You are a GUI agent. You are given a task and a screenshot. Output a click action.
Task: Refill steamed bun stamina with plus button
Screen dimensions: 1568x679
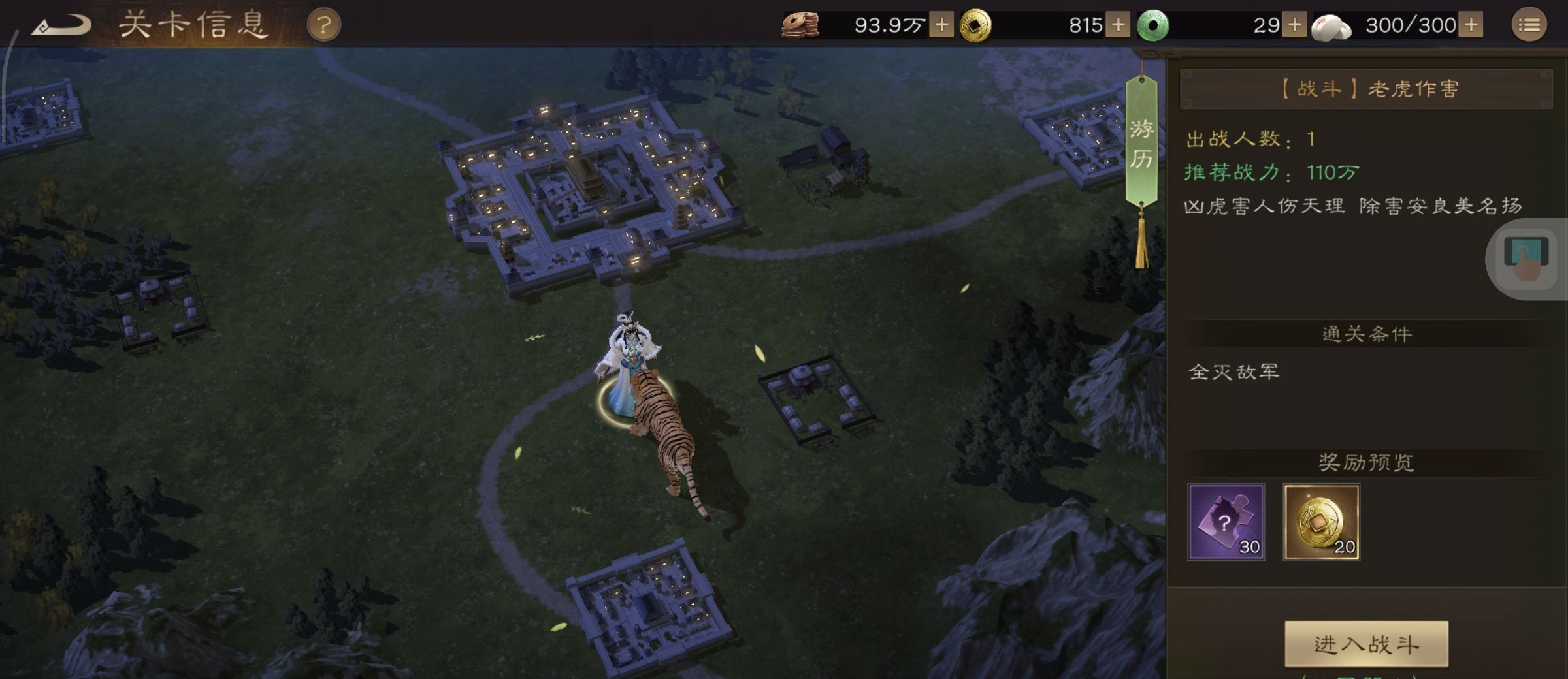click(x=1471, y=25)
